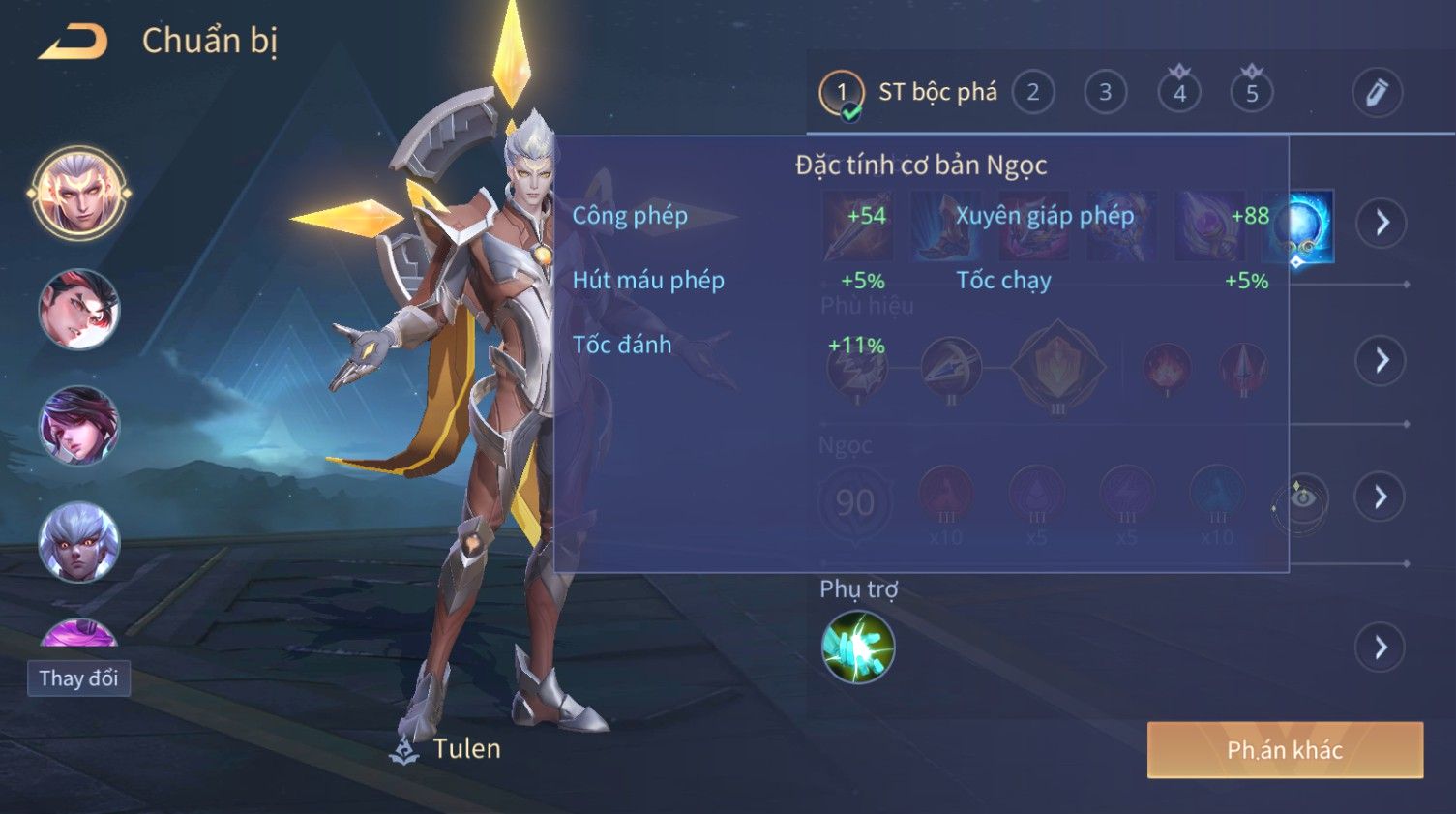Pick the red-haired hero portrait
Screen dimensions: 1456x814
(79, 310)
